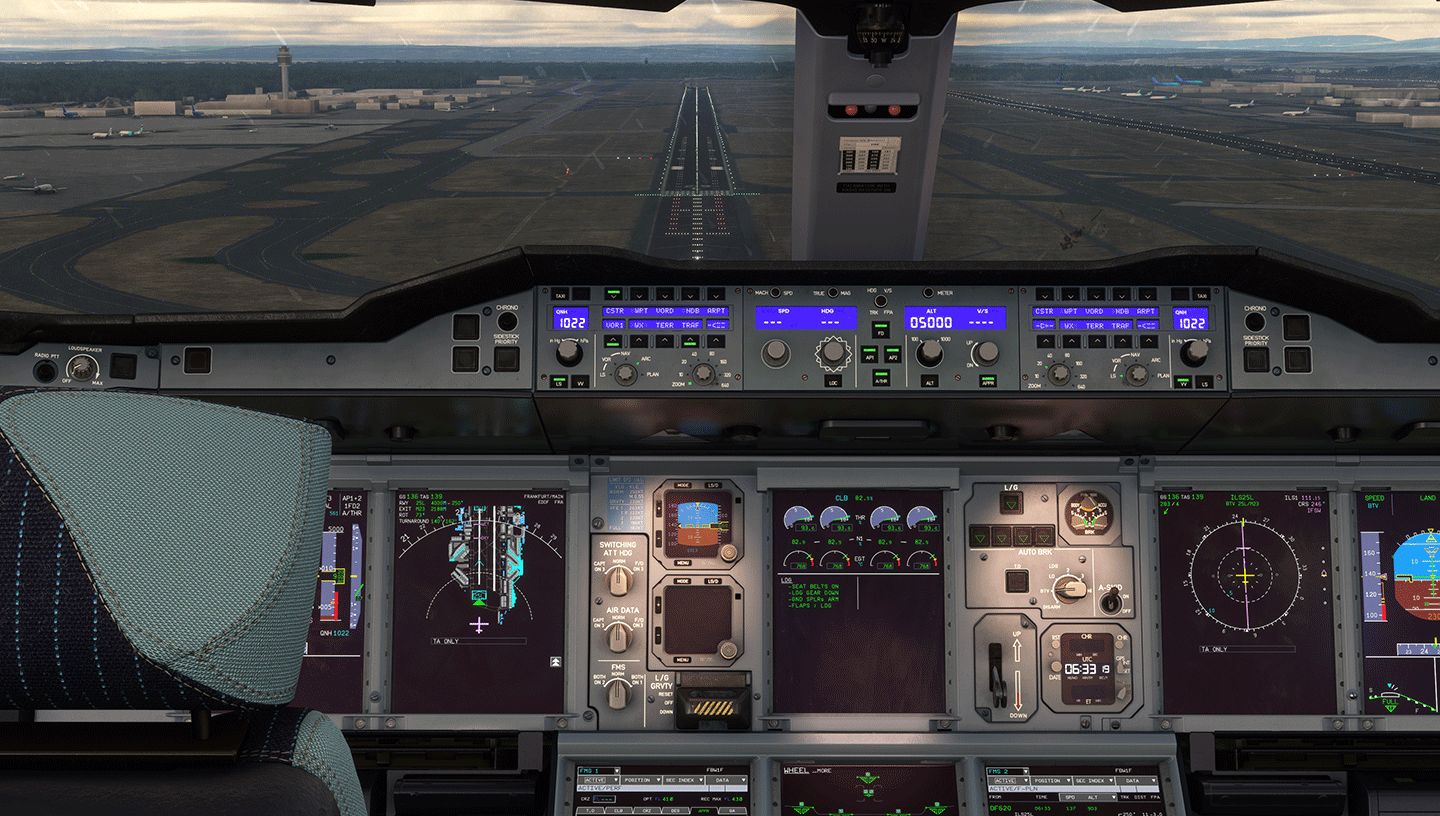
Task: Click the captain-side TAXI button
Action: click(560, 295)
